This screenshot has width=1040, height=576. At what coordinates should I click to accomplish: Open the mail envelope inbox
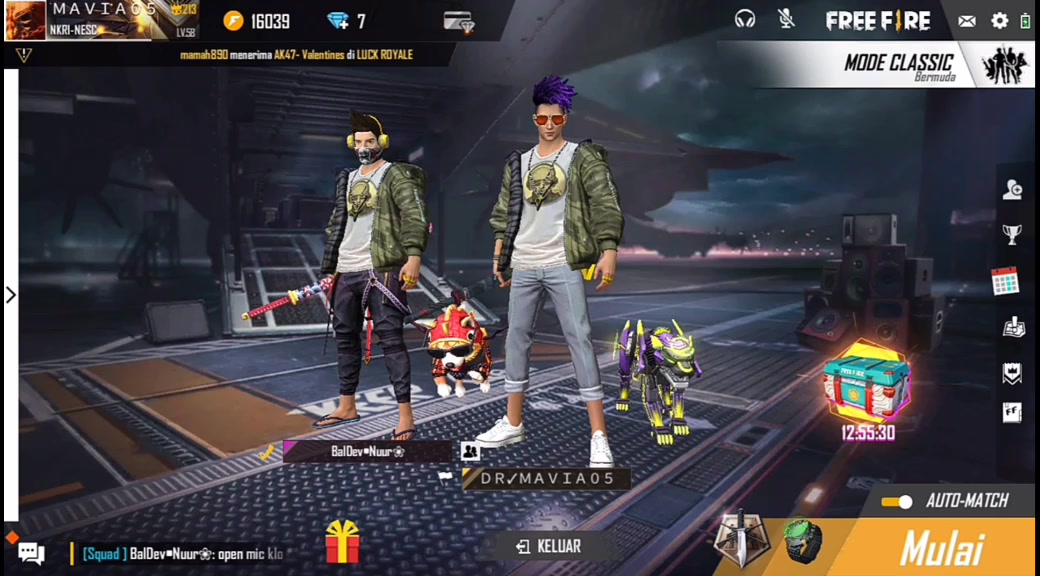(x=967, y=20)
